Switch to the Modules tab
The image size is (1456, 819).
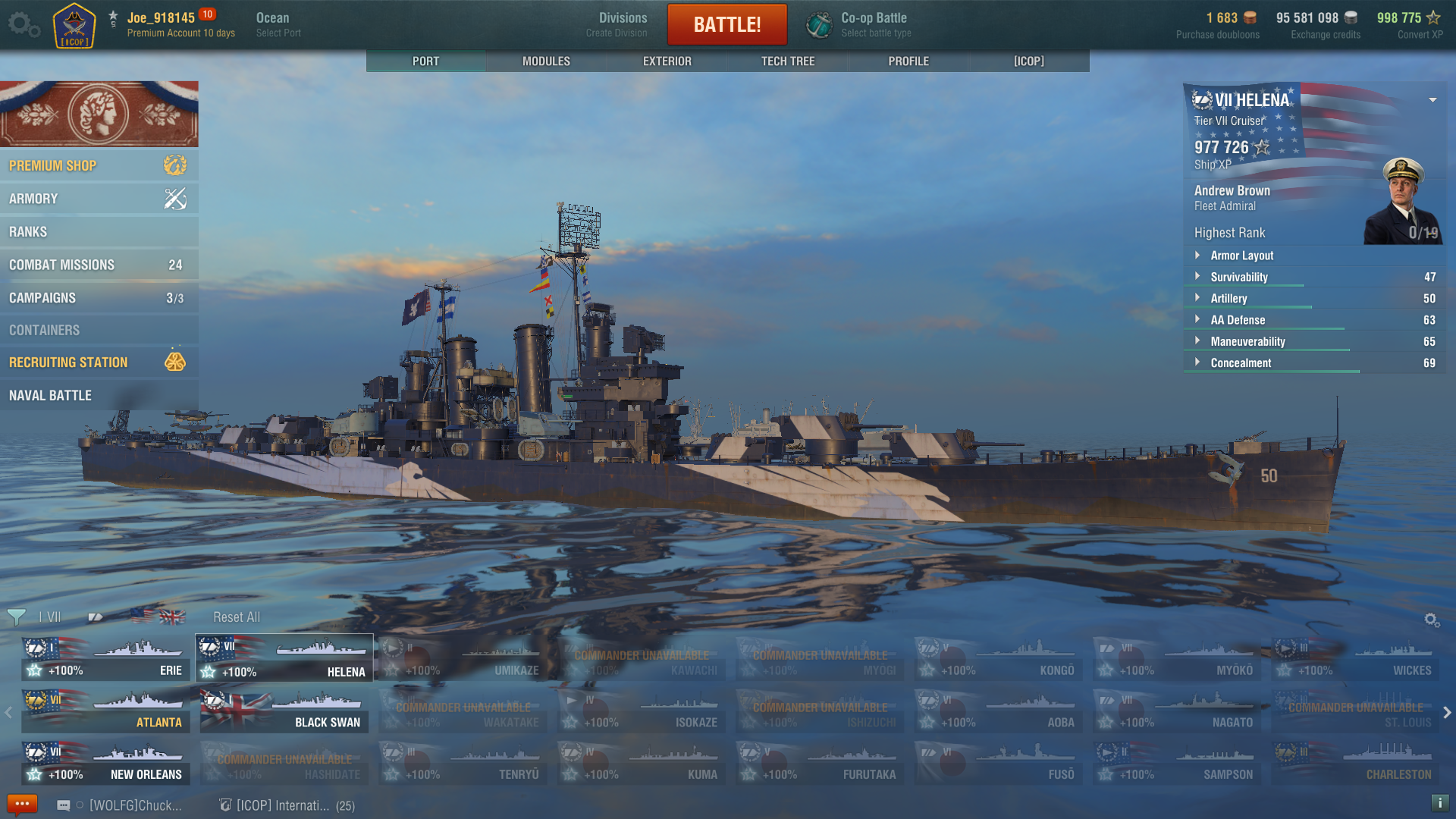click(546, 61)
